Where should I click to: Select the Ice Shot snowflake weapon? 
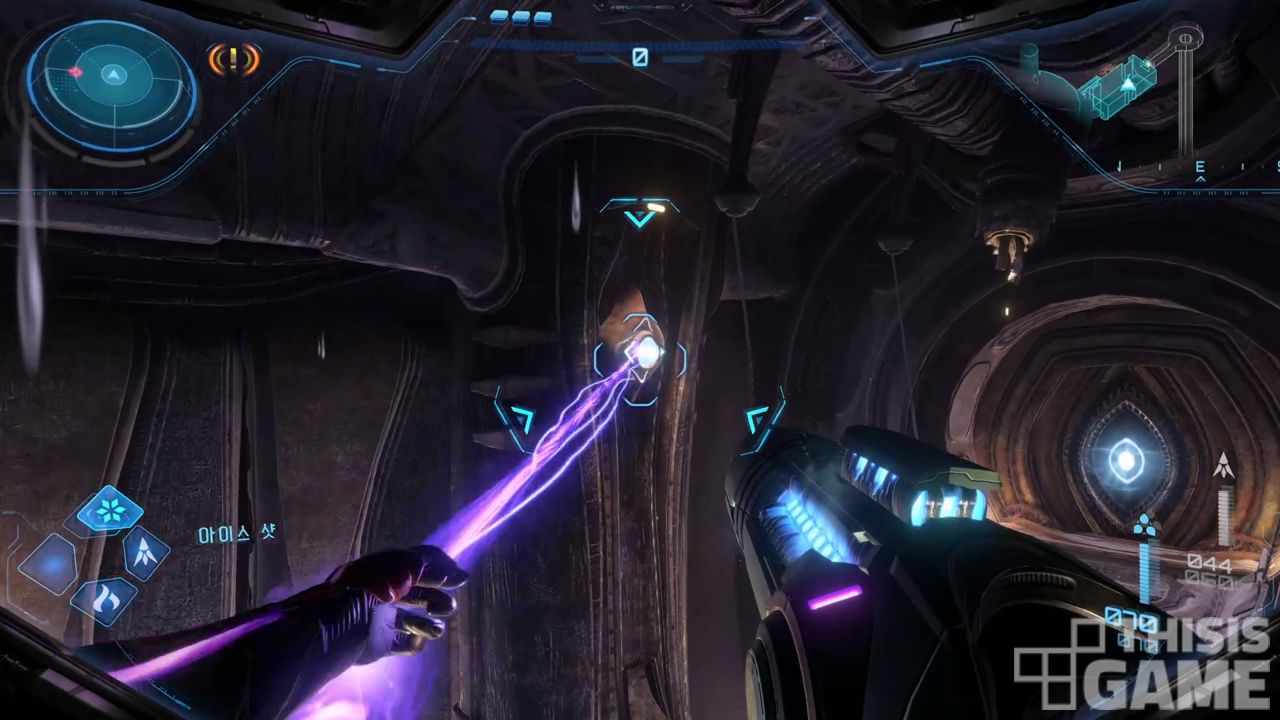pos(109,510)
